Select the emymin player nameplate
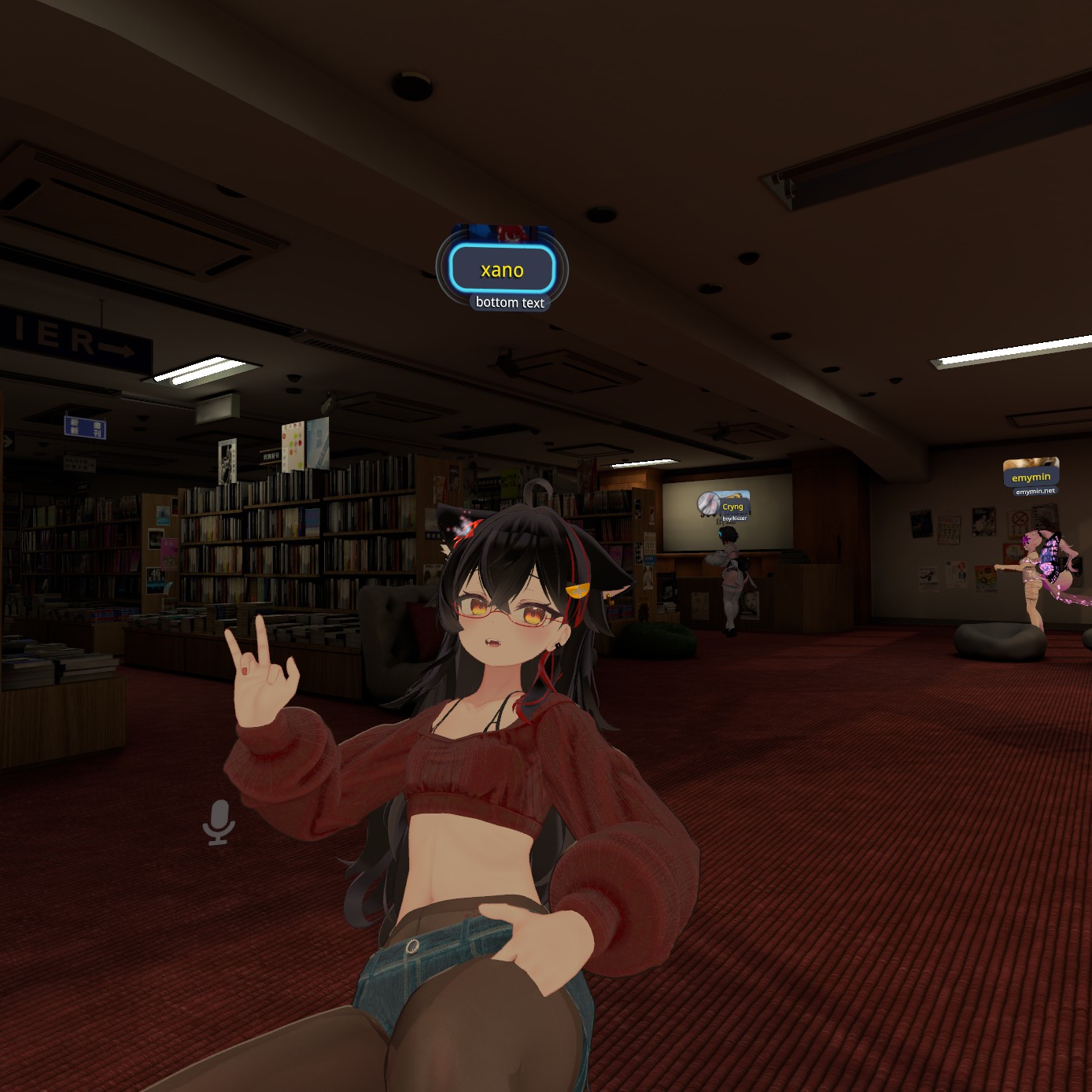The width and height of the screenshot is (1092, 1092). pyautogui.click(x=1031, y=477)
